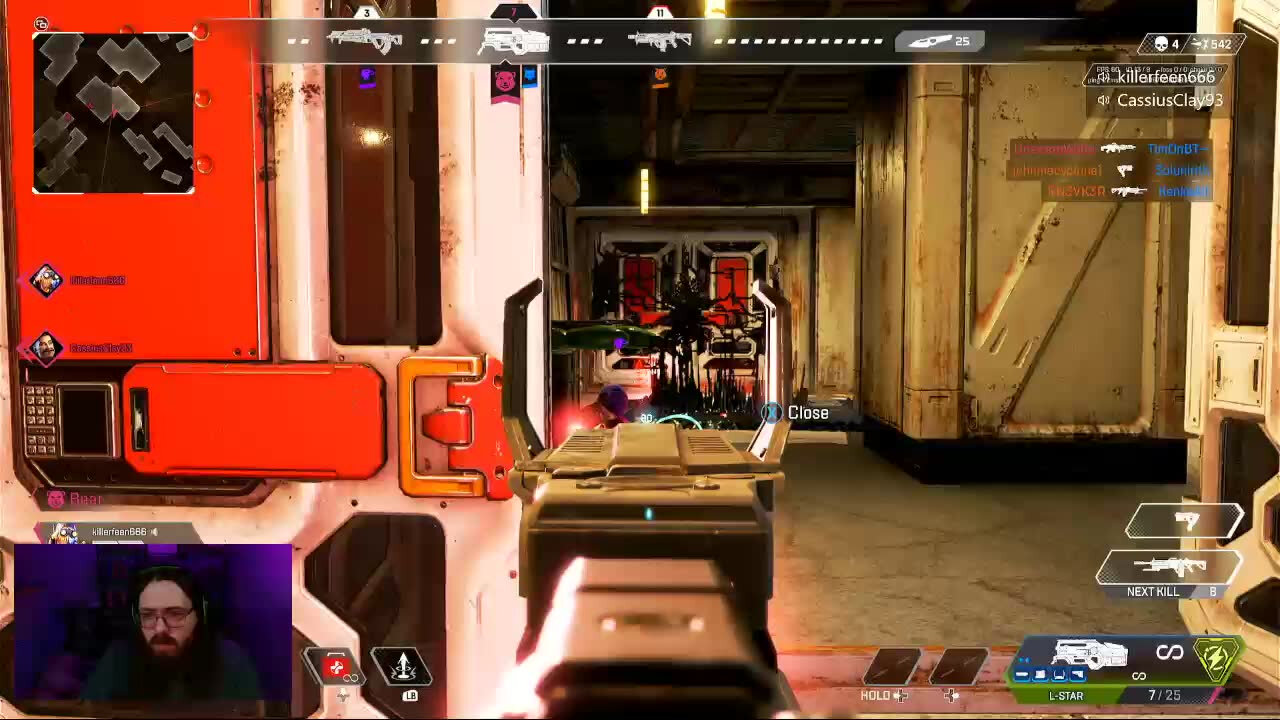1280x720 pixels.
Task: Click the streamer webcam overlay
Action: tap(153, 622)
